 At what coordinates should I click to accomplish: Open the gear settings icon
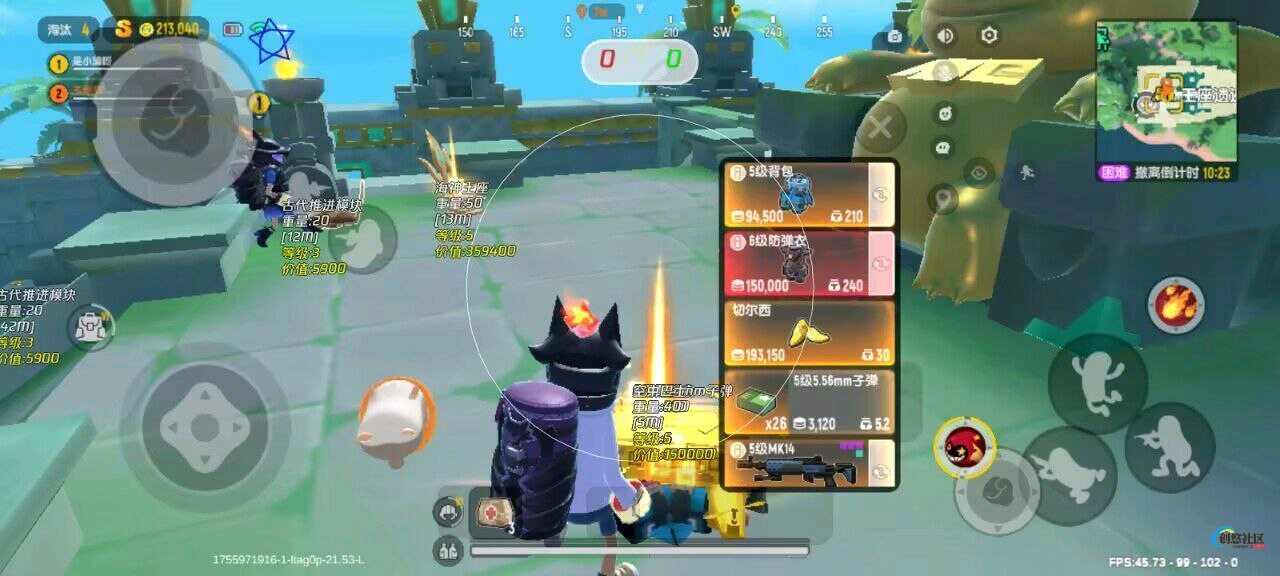(989, 36)
